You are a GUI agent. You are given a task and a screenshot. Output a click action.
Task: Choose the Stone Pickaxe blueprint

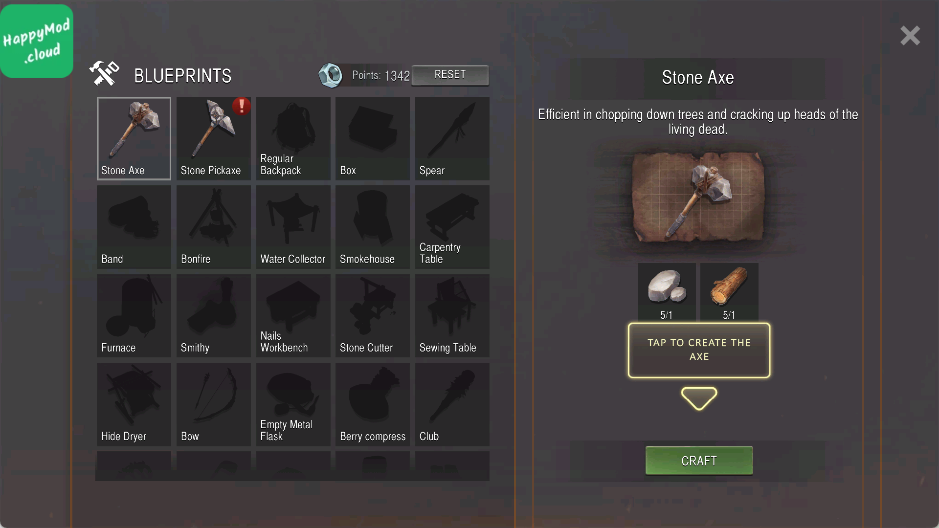click(x=213, y=138)
